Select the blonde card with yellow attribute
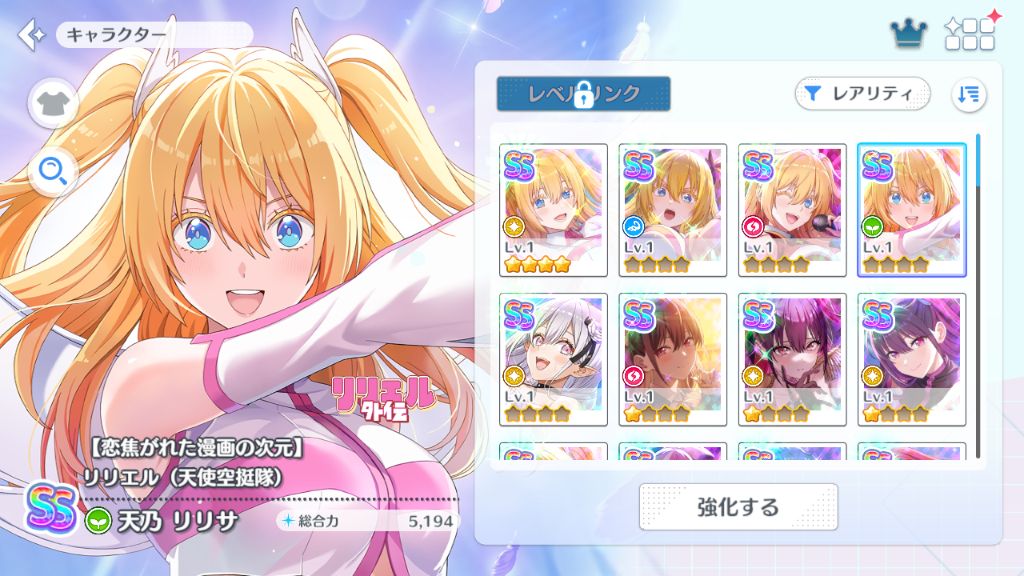 click(553, 210)
